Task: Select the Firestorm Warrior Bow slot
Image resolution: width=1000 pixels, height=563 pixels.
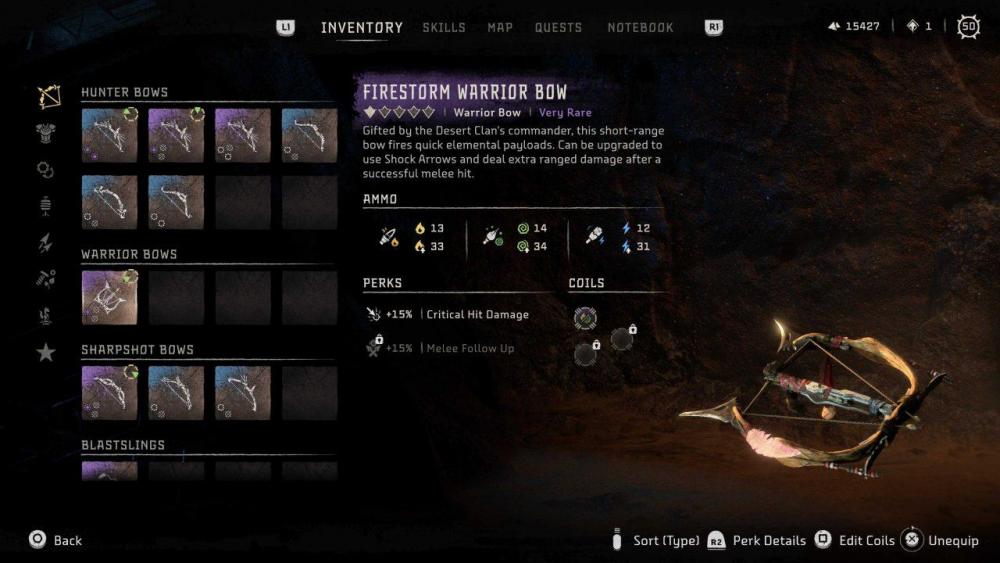Action: click(109, 297)
